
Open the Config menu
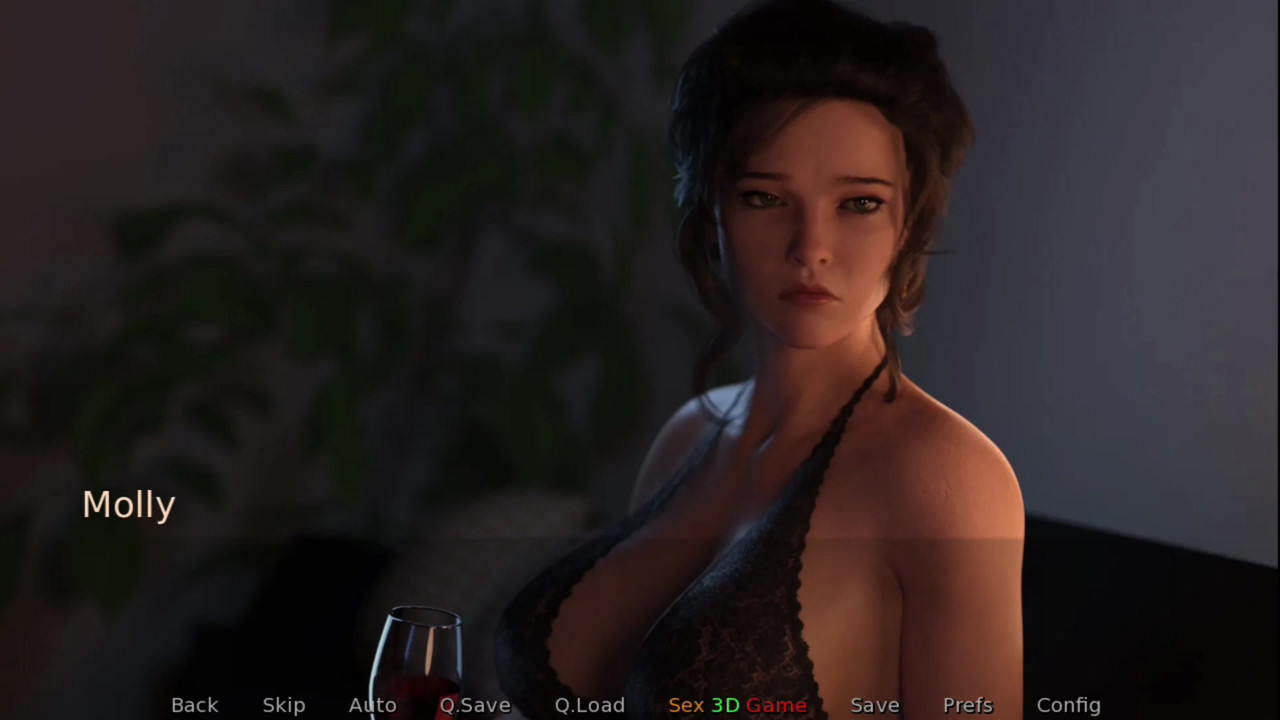click(1068, 705)
